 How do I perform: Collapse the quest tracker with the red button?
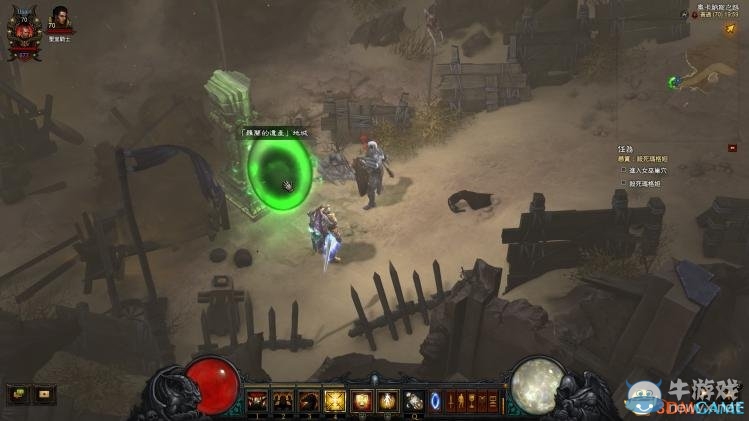point(732,148)
